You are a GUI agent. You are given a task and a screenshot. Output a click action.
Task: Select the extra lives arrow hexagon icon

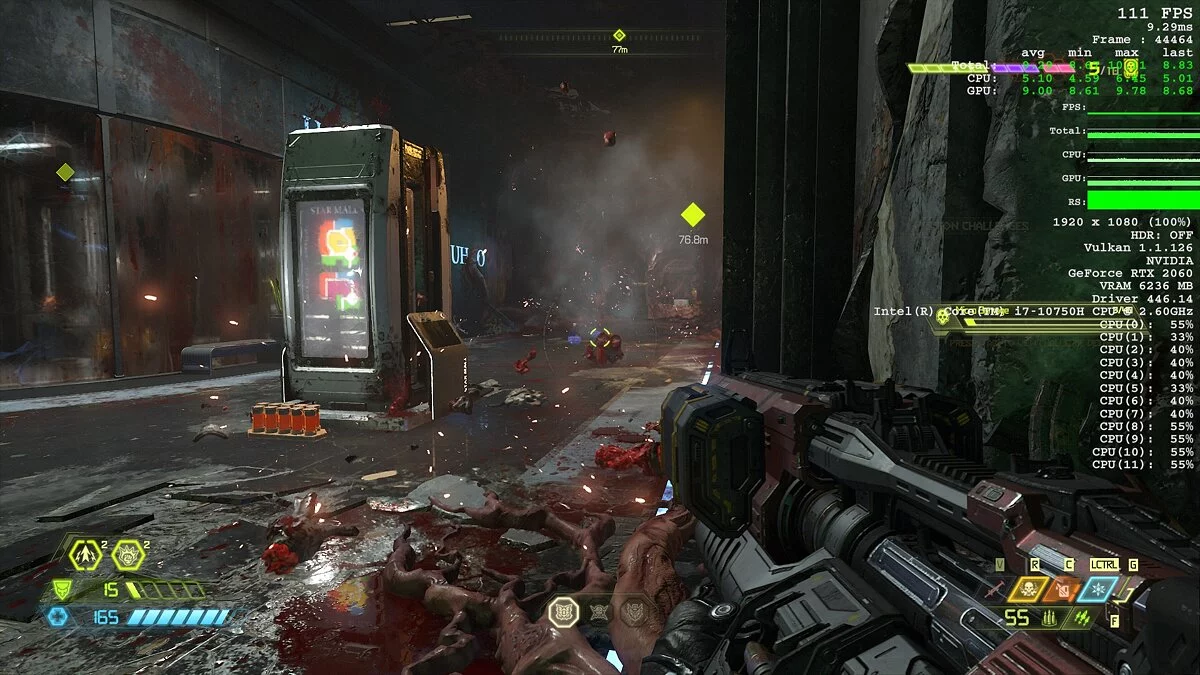86,552
